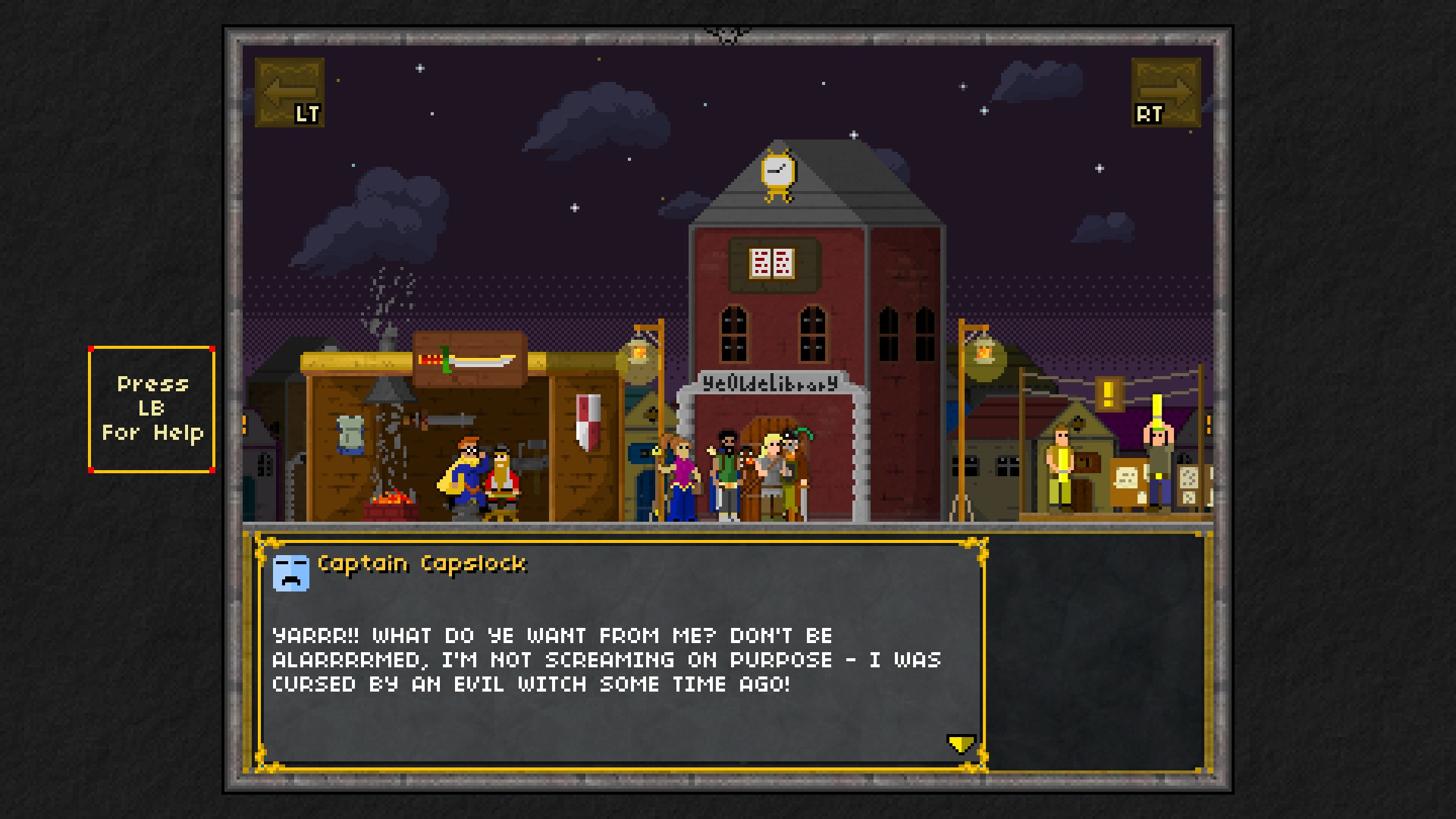Screen dimensions: 1456x819
Task: Go to the next town area with the right arrow
Action: pyautogui.click(x=1166, y=93)
